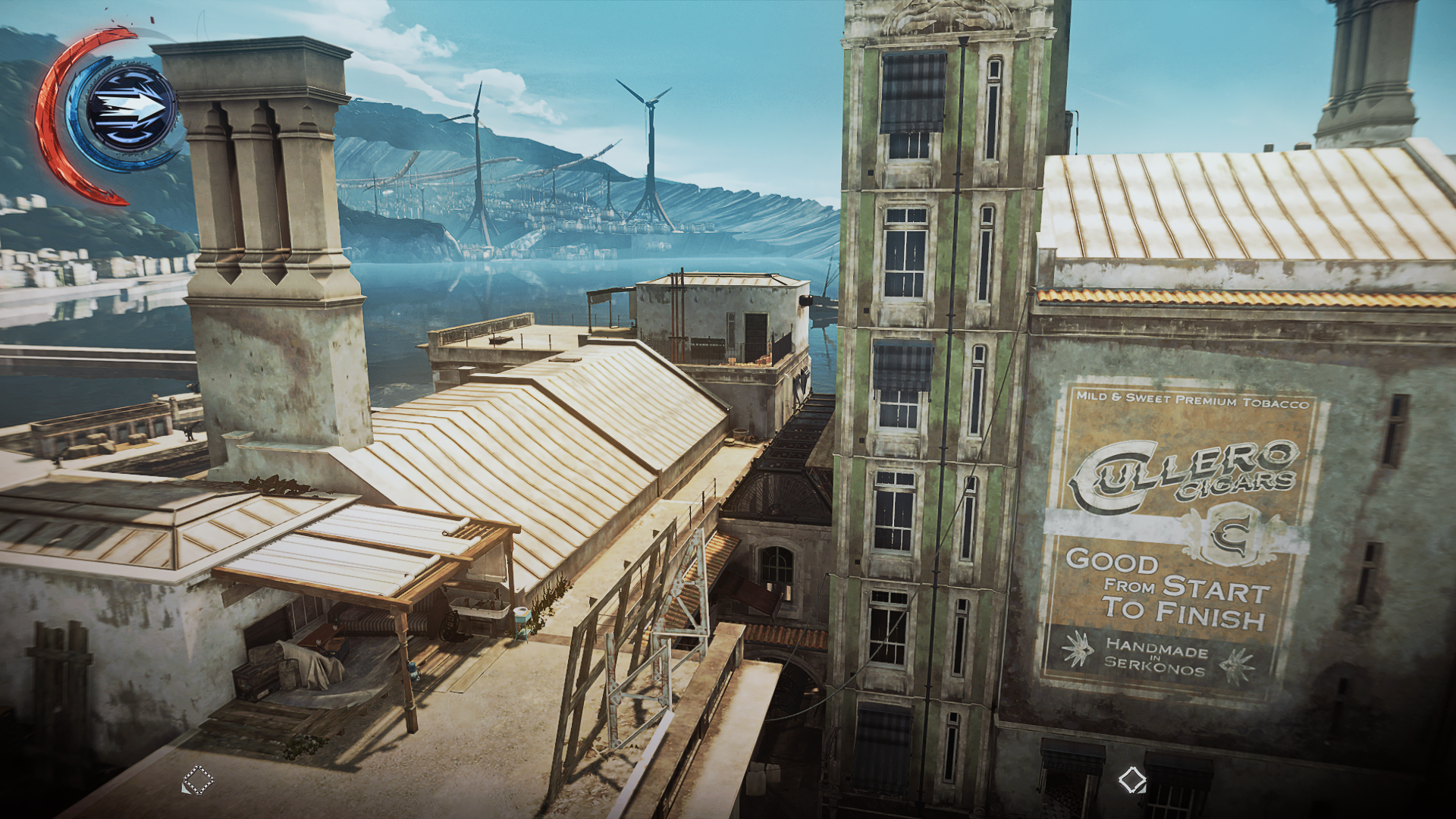Image resolution: width=1456 pixels, height=819 pixels.
Task: Activate the Blink arrow power icon
Action: (x=130, y=108)
